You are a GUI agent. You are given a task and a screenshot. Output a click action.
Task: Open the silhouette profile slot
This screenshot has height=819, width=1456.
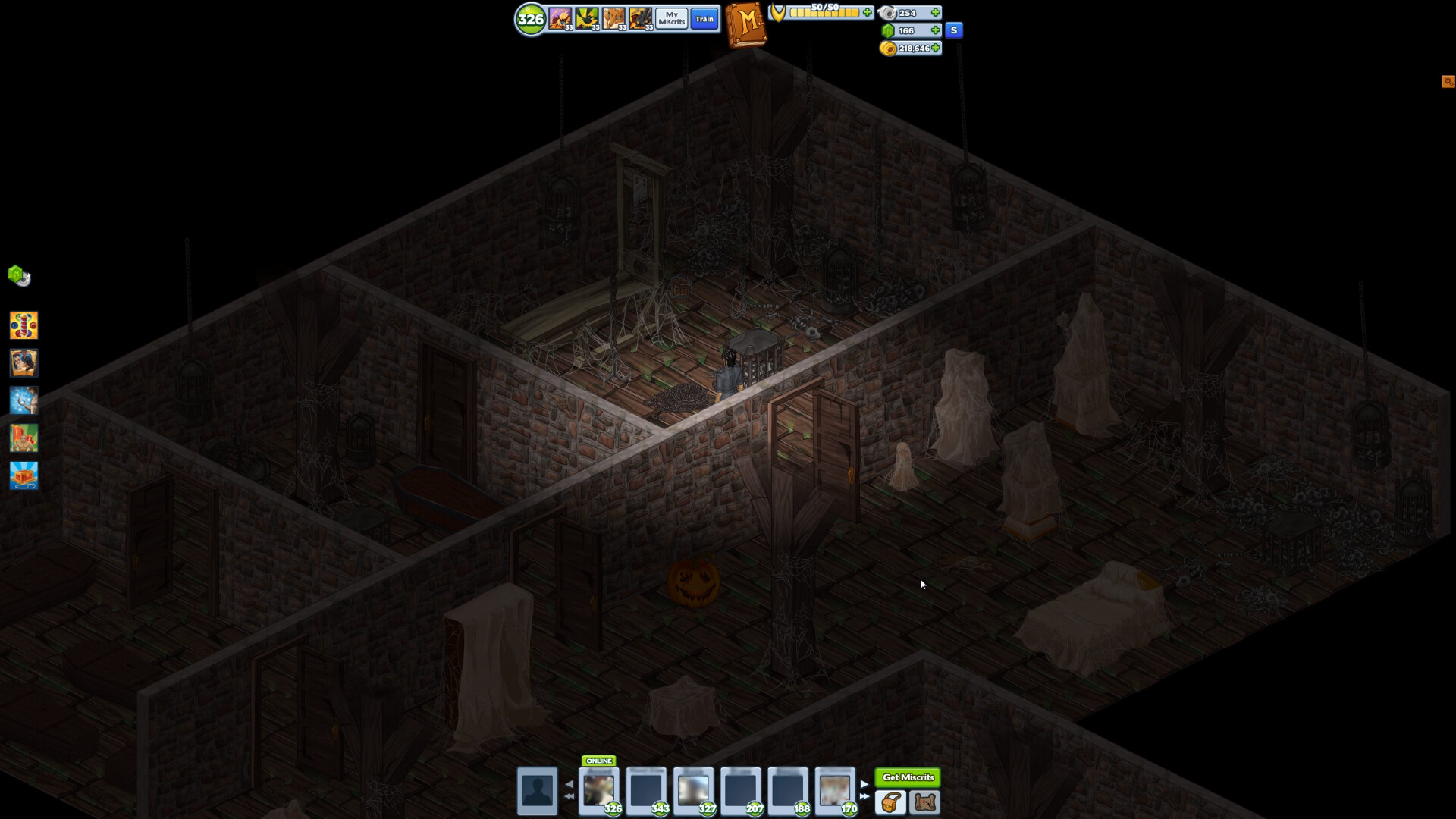pyautogui.click(x=537, y=791)
